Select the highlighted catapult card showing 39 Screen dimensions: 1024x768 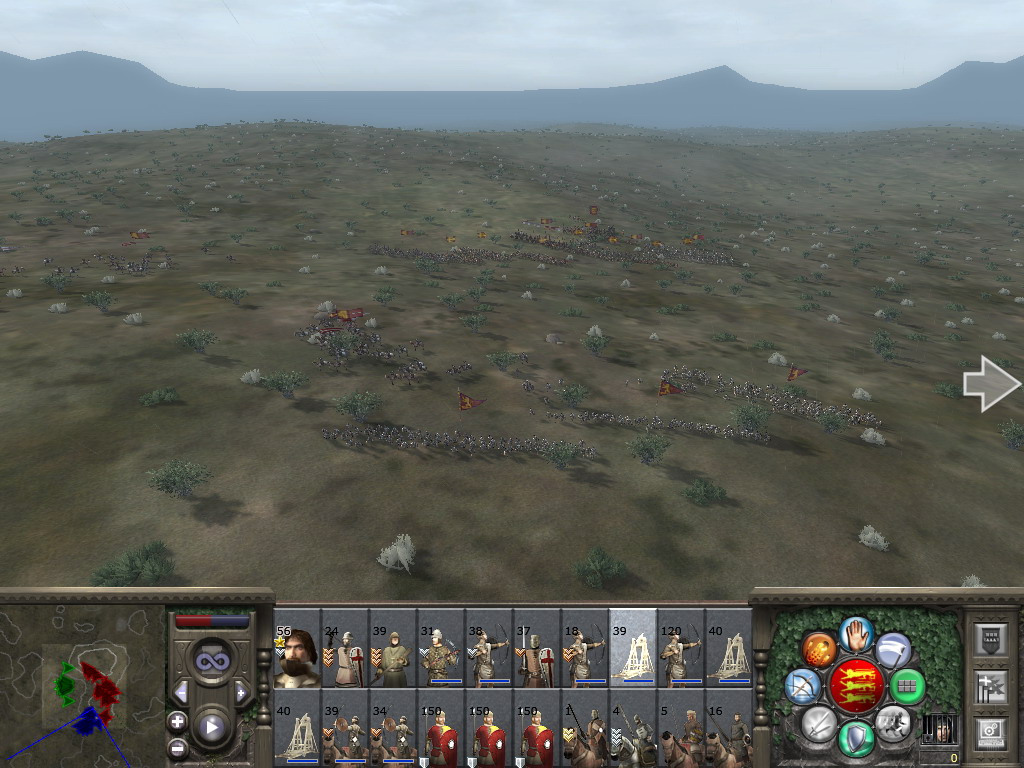pyautogui.click(x=633, y=652)
